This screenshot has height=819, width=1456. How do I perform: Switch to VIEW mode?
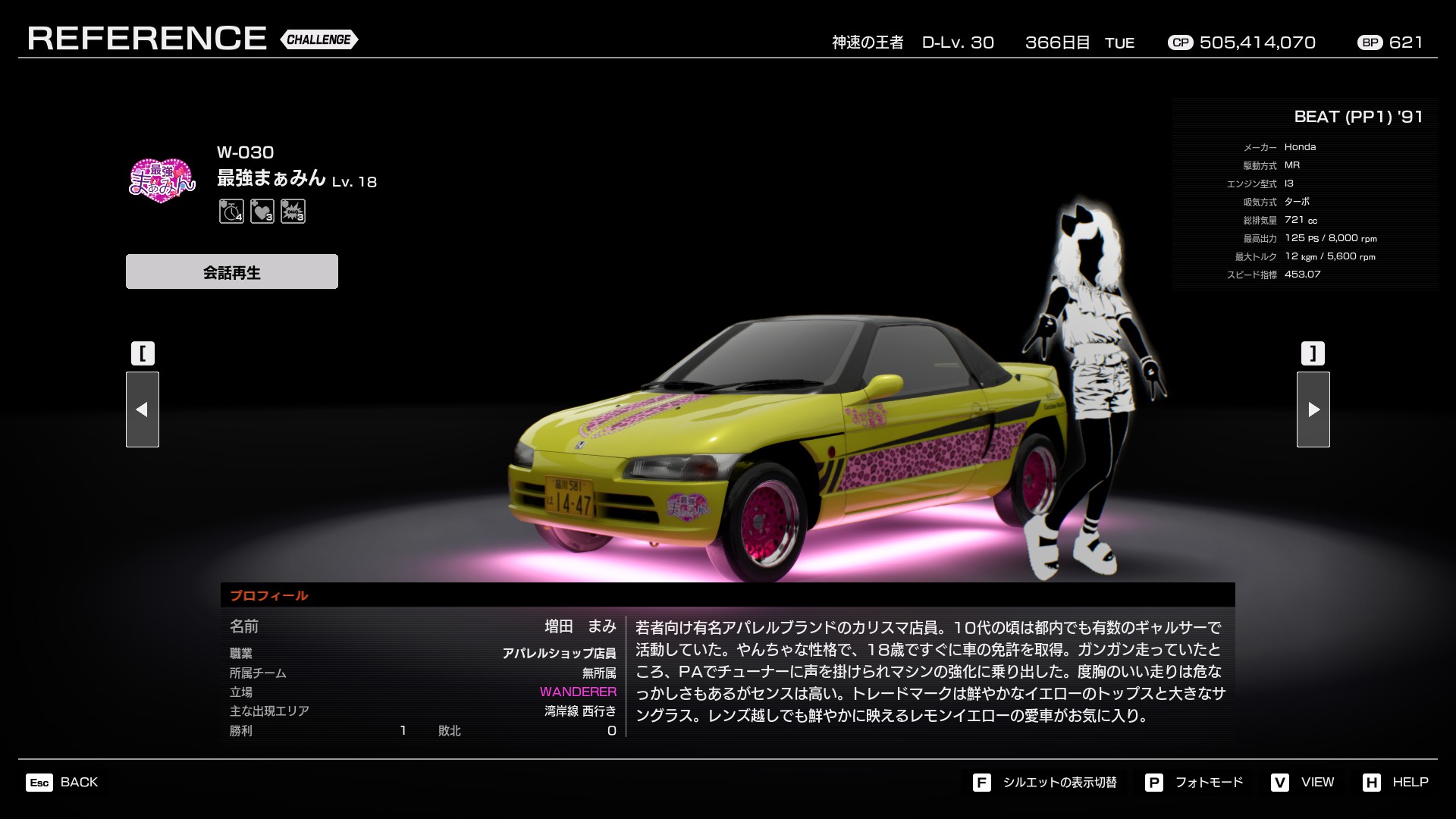point(1303,783)
